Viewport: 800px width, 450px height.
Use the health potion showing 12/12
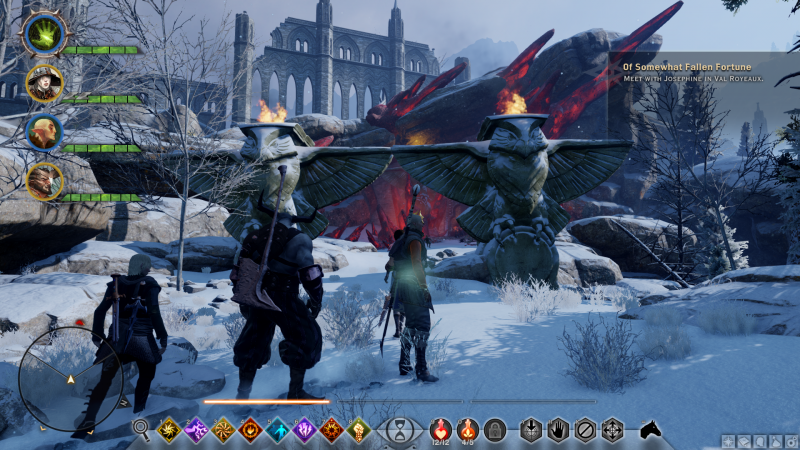[x=441, y=430]
